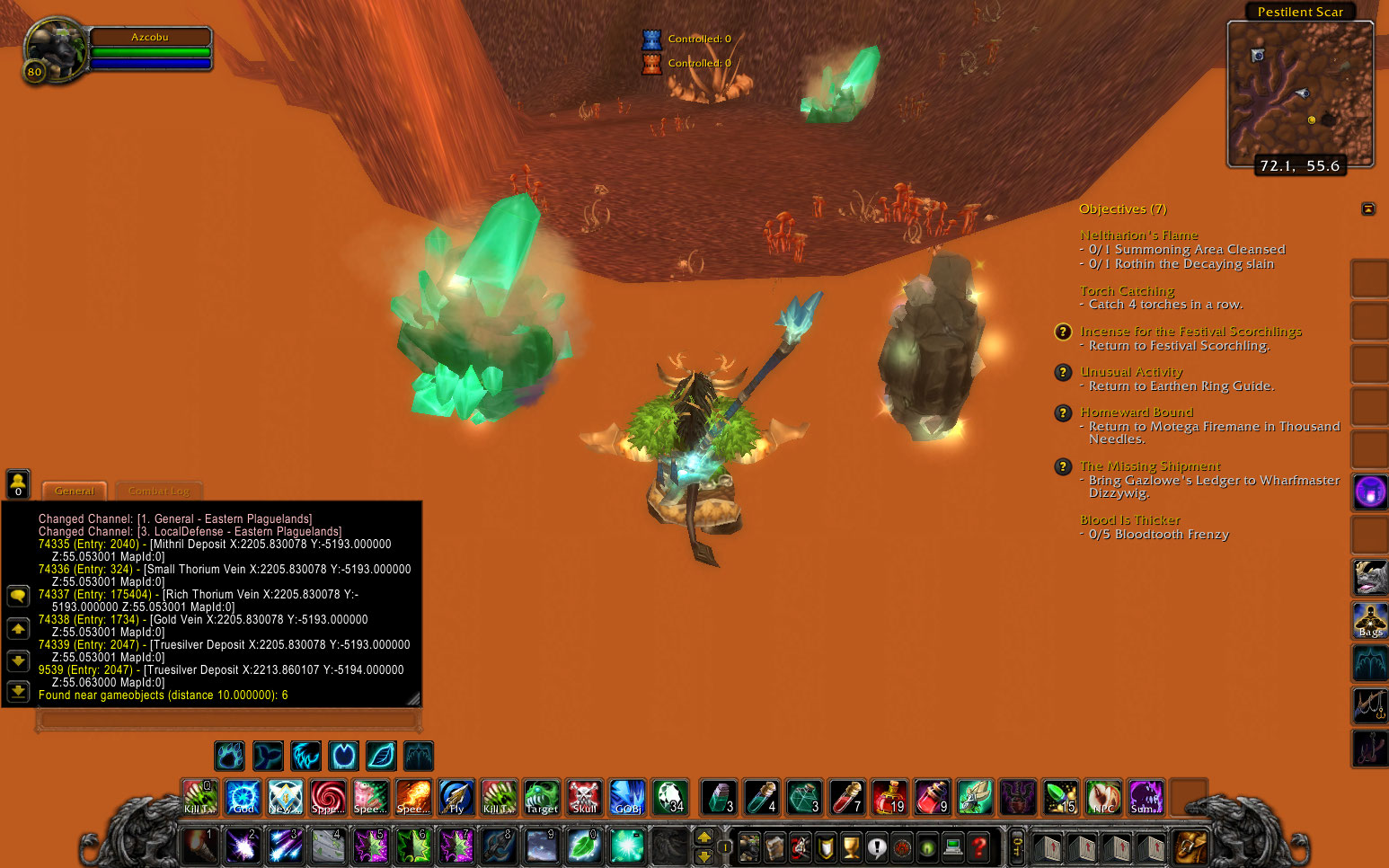This screenshot has width=1389, height=868.
Task: Toggle the question mark beside 'Unusual Activity'
Action: point(1063,372)
